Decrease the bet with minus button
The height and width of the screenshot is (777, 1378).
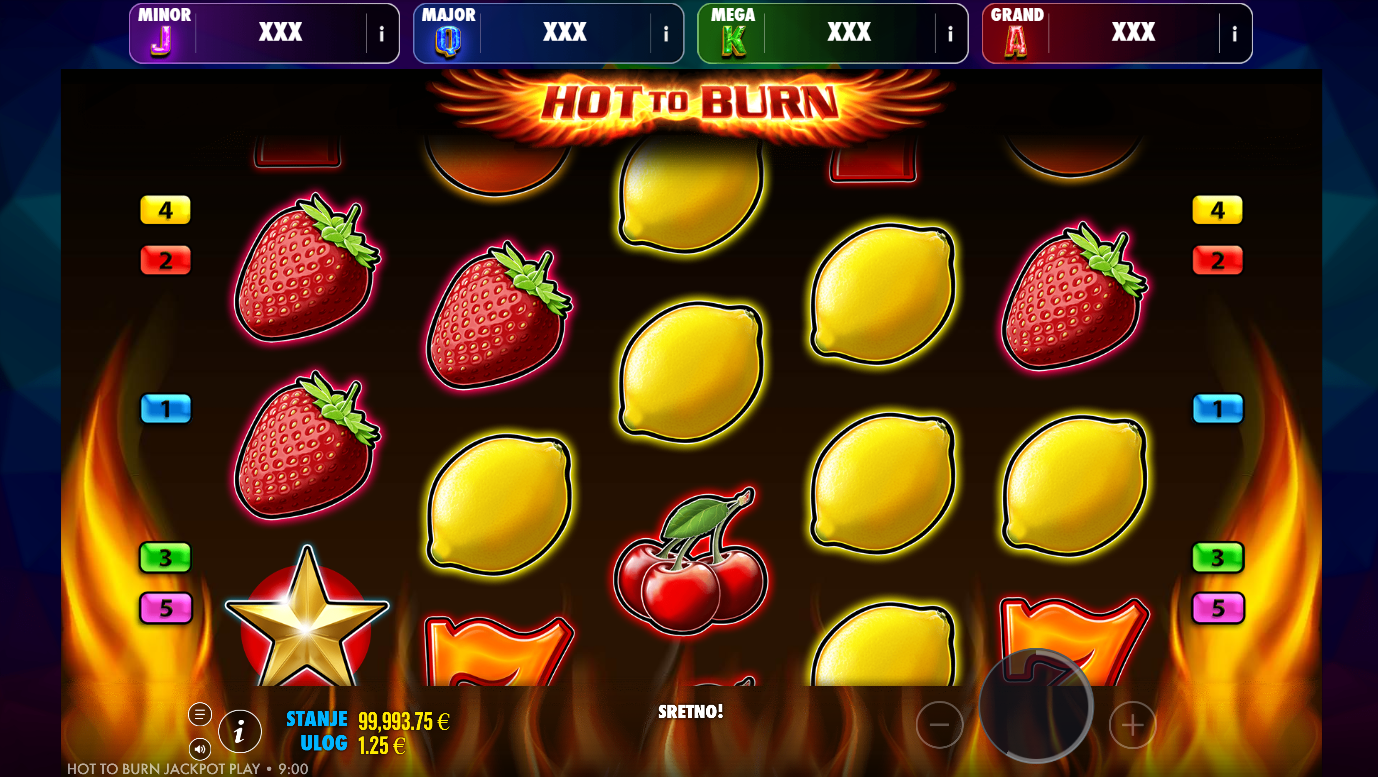coord(940,725)
